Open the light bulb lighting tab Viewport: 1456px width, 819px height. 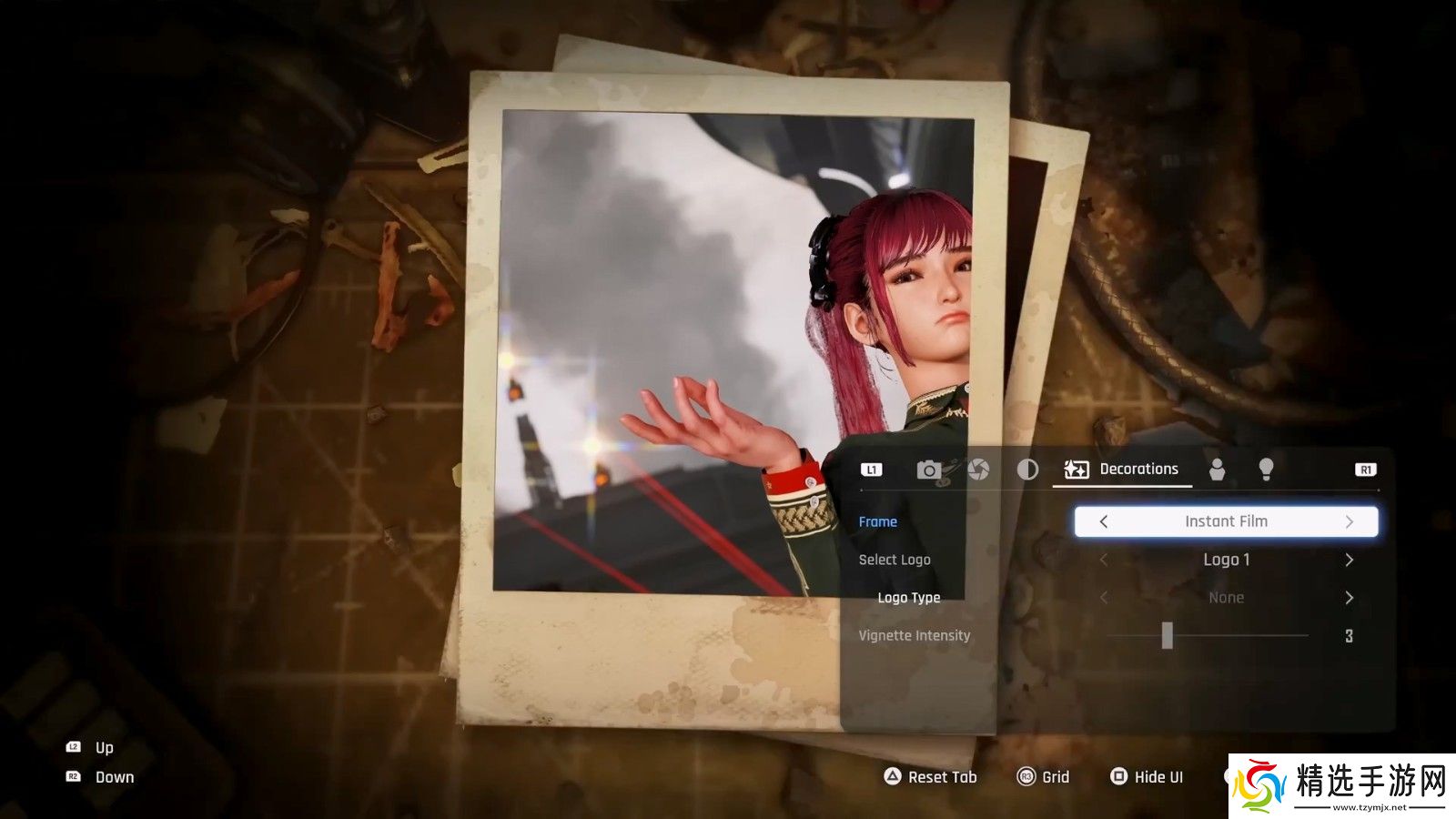pos(1266,469)
